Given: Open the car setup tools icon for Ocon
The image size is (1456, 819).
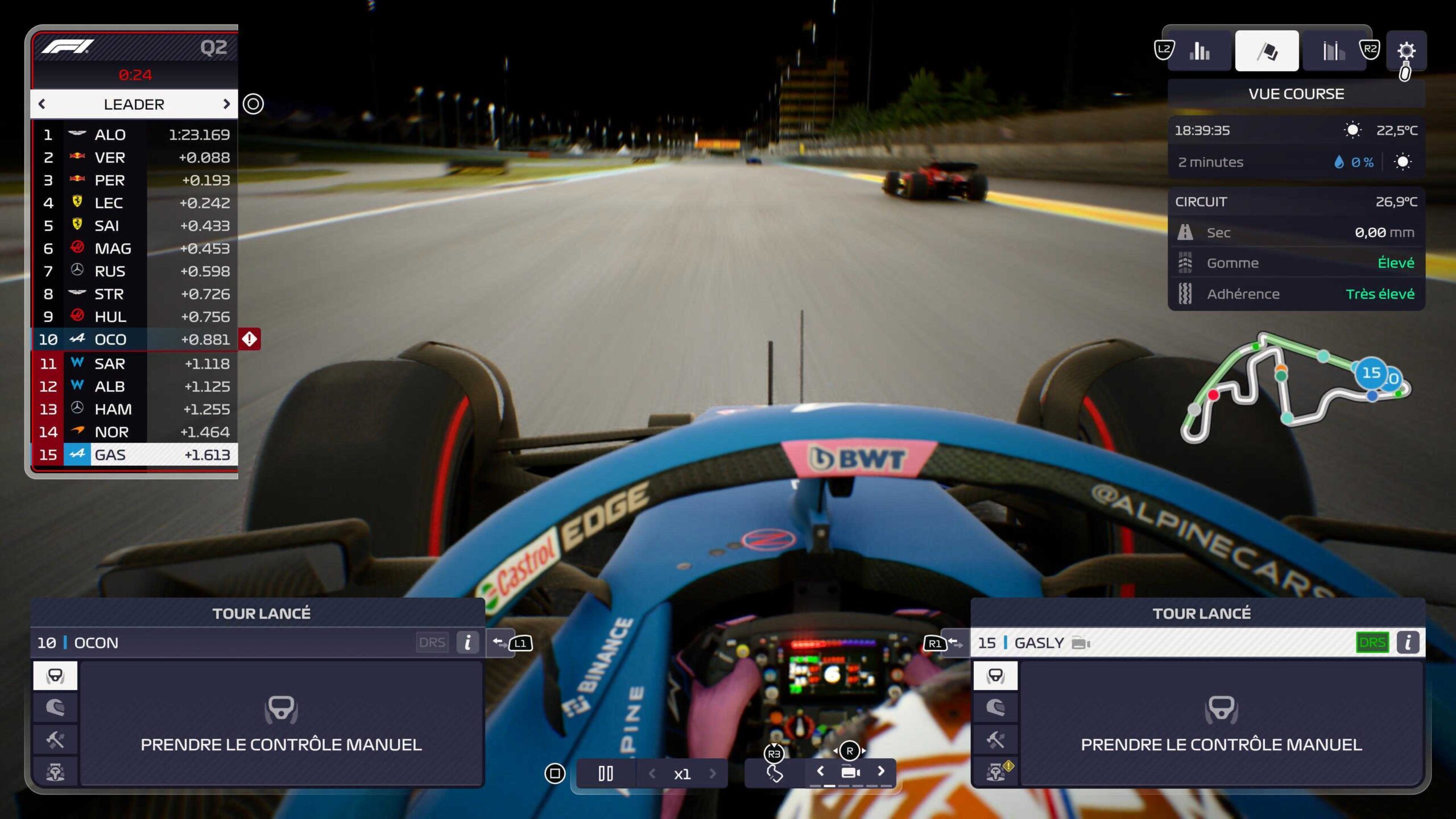Looking at the screenshot, I should [55, 739].
